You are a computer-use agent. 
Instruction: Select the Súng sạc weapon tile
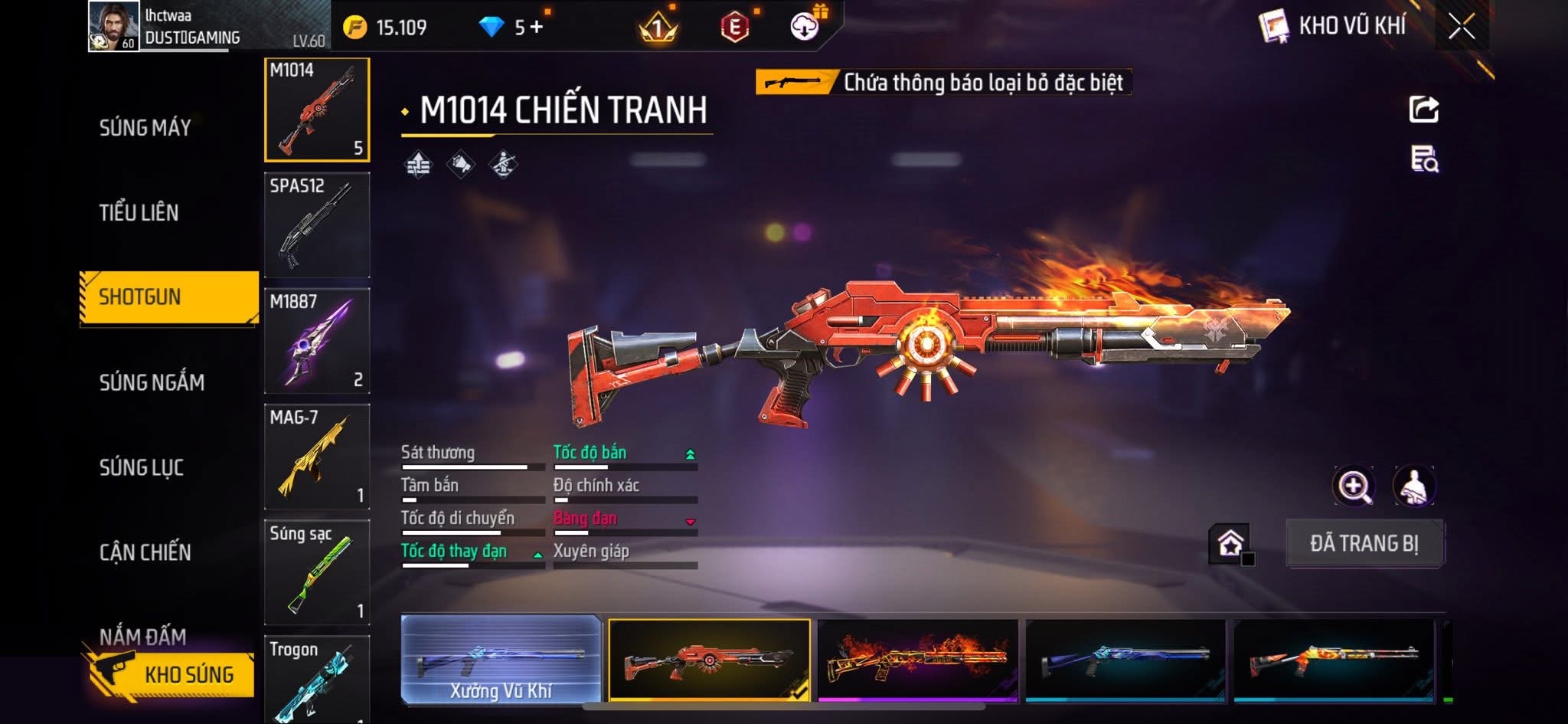[317, 572]
